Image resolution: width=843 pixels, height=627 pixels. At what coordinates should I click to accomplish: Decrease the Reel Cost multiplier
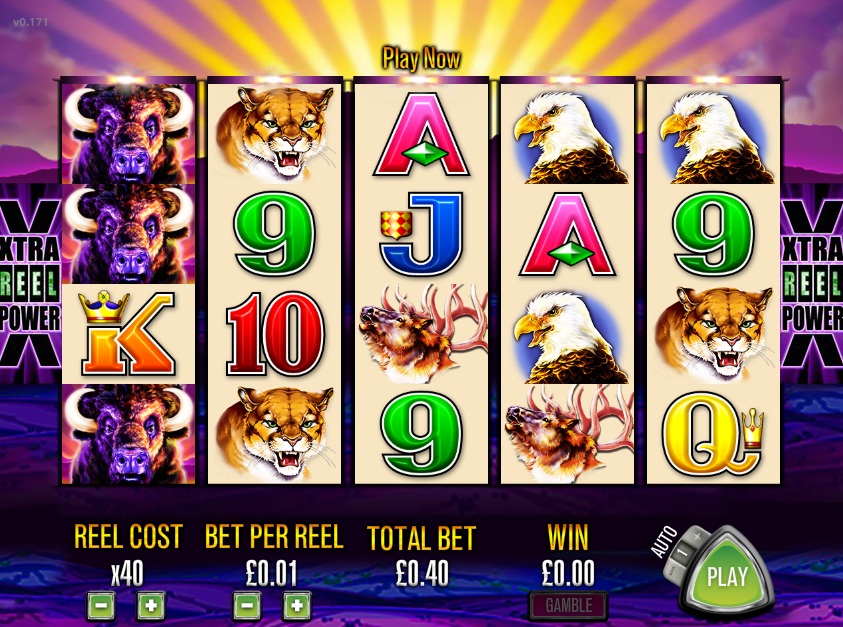(x=100, y=605)
